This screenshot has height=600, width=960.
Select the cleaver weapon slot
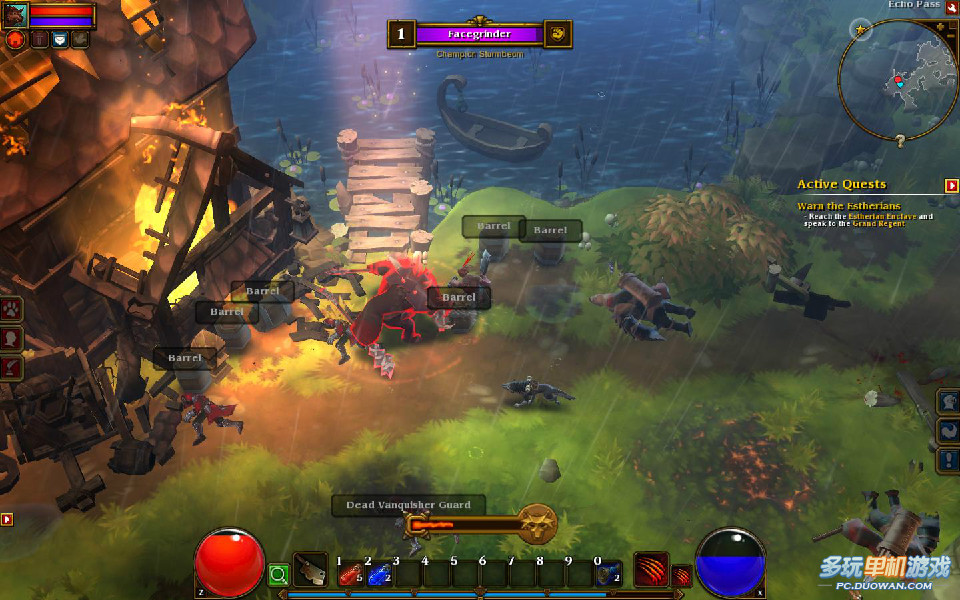click(x=310, y=570)
